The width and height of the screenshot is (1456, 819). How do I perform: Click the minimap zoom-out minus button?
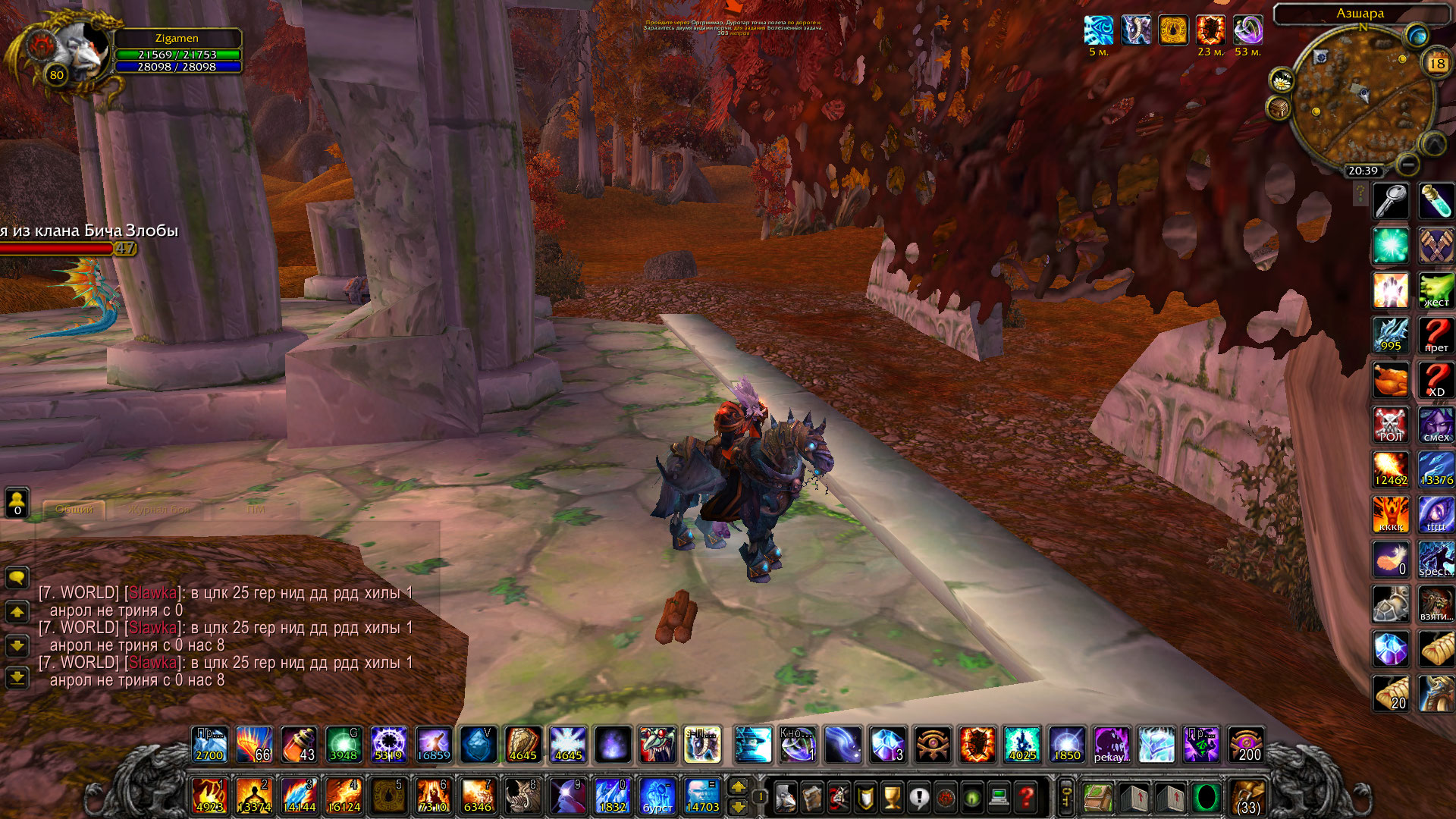[1407, 164]
